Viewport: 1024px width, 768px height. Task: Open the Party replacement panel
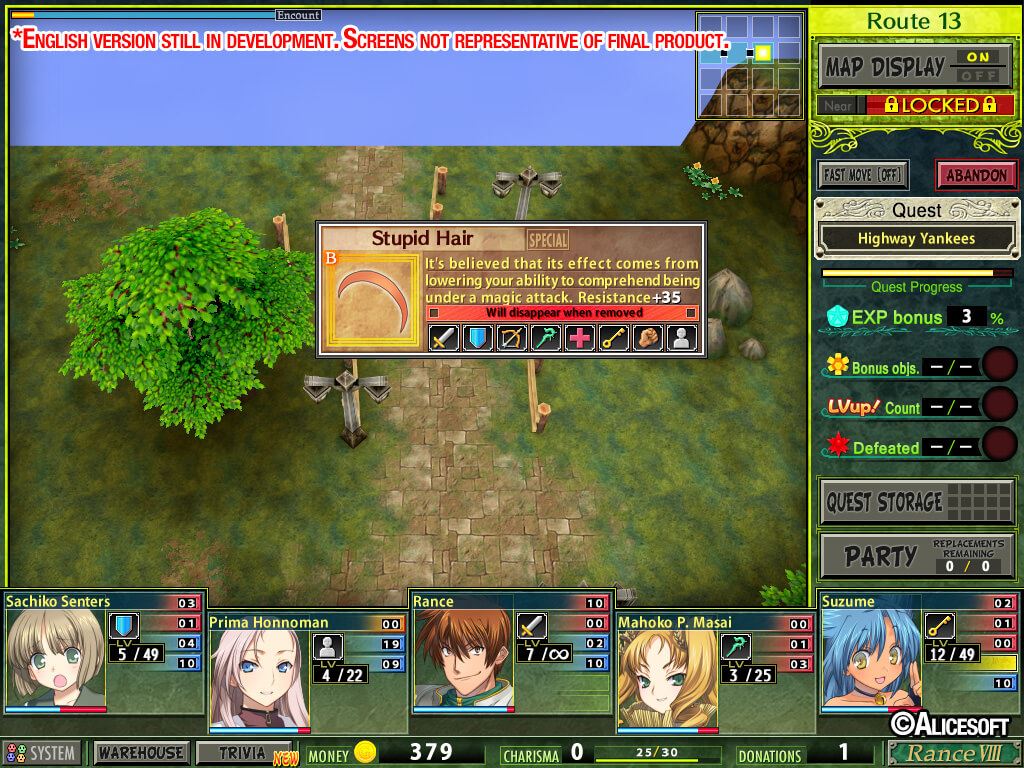[x=916, y=555]
